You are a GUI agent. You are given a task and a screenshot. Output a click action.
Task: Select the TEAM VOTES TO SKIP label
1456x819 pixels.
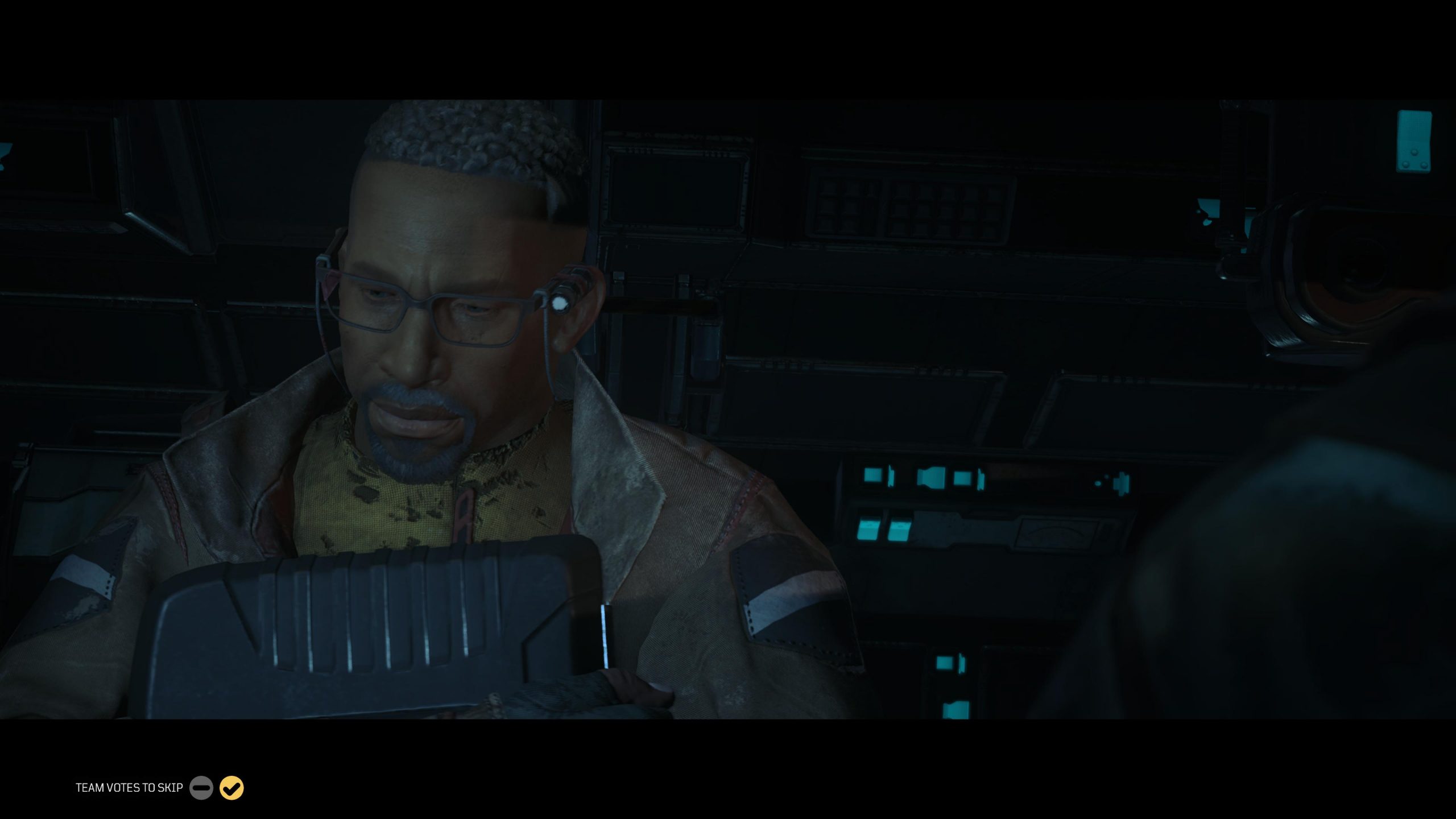[127, 788]
